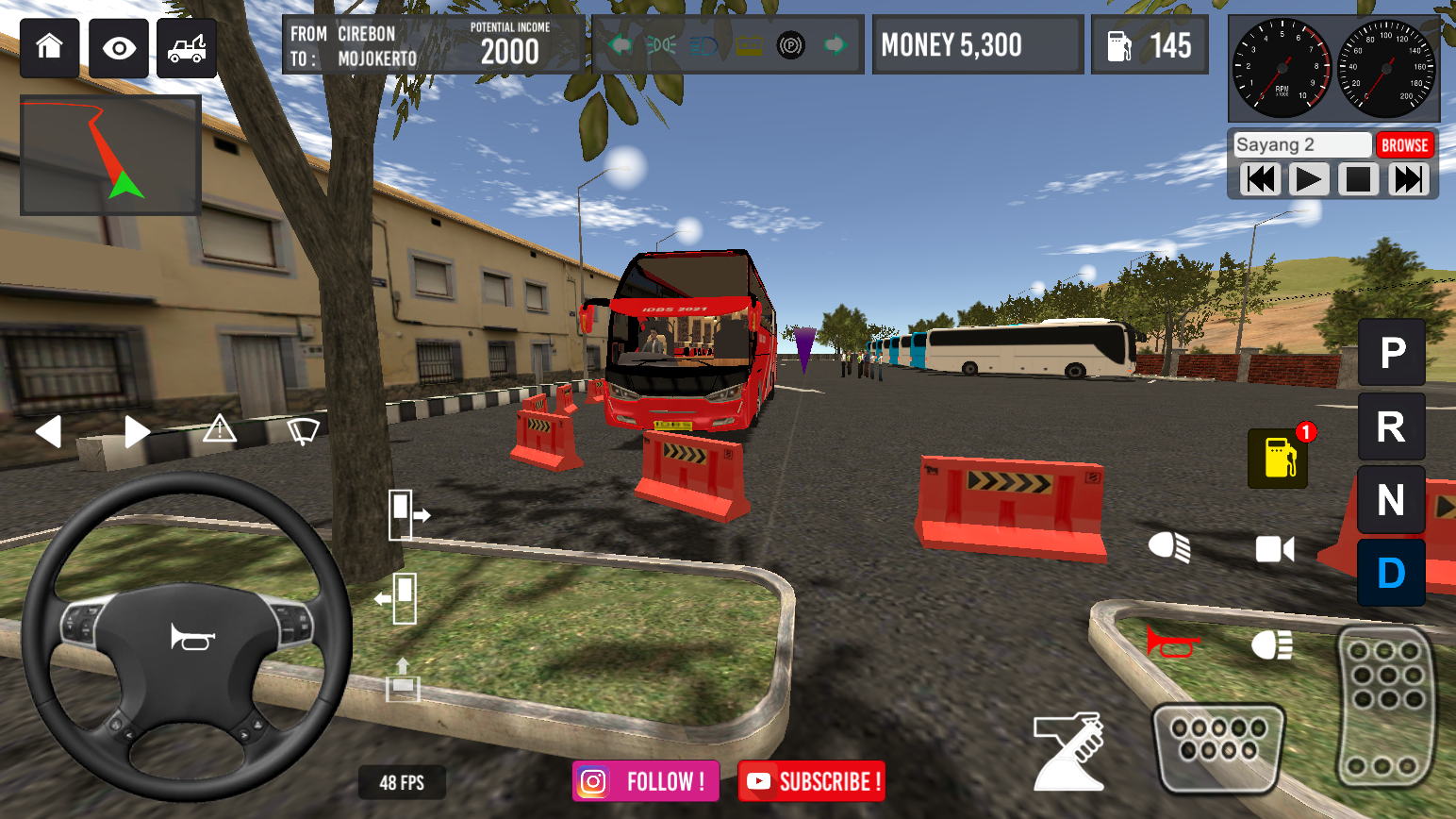Click the SUBSCRIBE YouTube button
The image size is (1456, 819).
(811, 781)
